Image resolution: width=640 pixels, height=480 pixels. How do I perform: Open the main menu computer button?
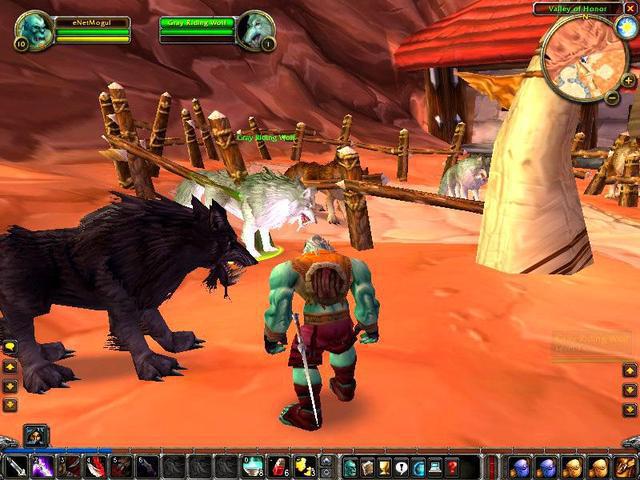coord(435,466)
